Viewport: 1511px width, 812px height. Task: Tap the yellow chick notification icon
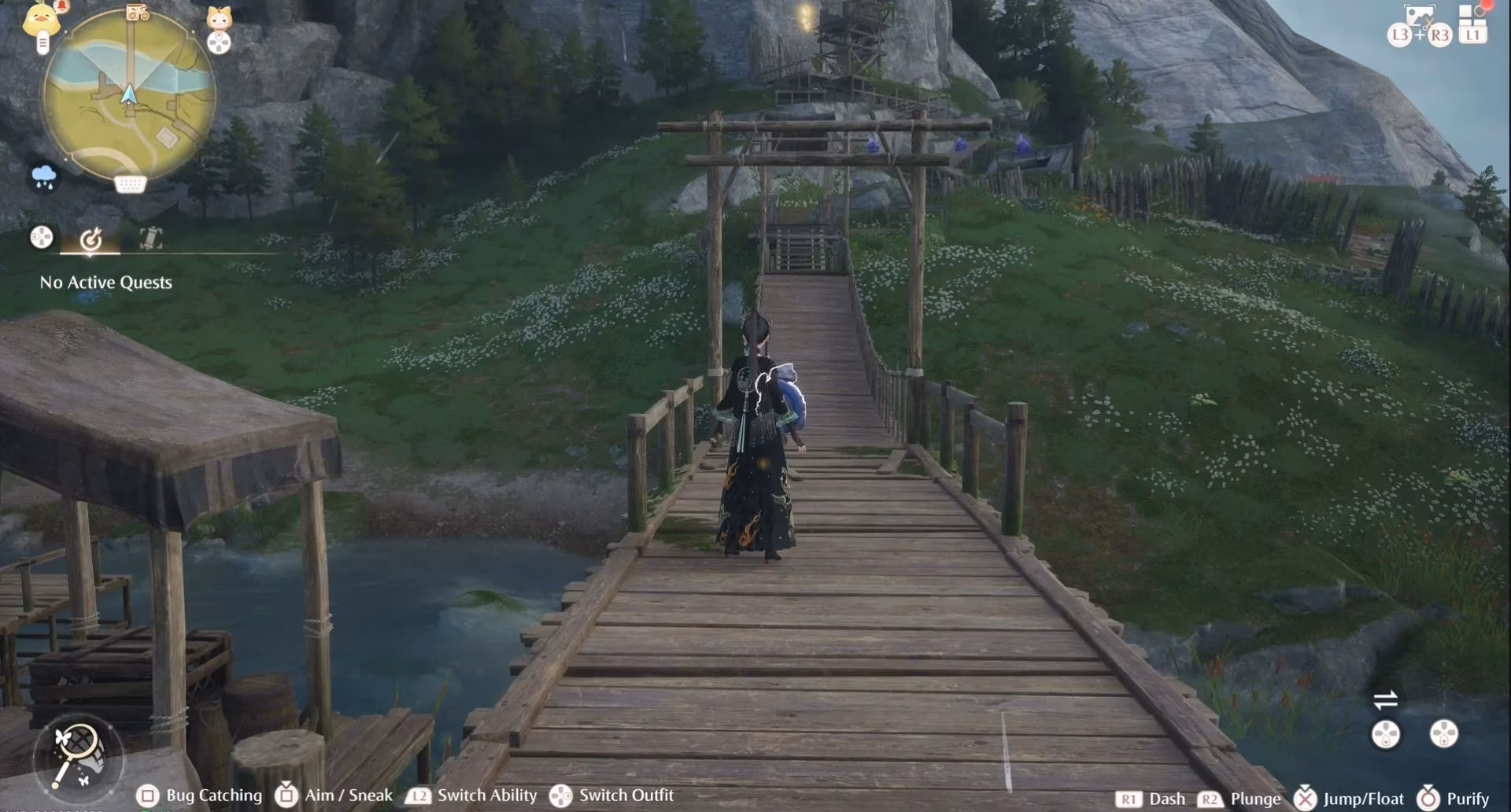[x=40, y=19]
